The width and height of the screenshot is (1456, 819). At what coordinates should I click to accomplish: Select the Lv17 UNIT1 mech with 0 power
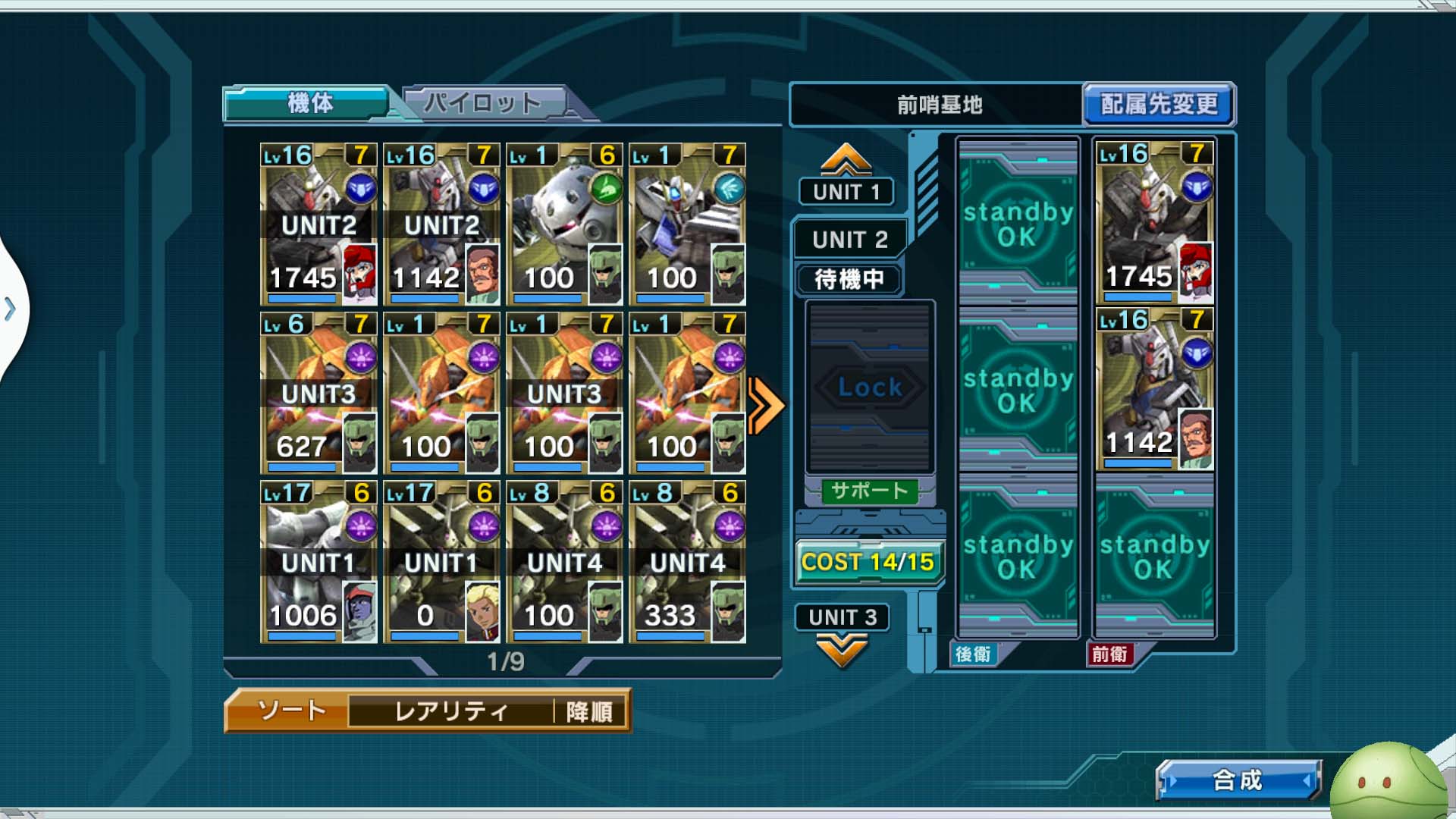tap(441, 562)
